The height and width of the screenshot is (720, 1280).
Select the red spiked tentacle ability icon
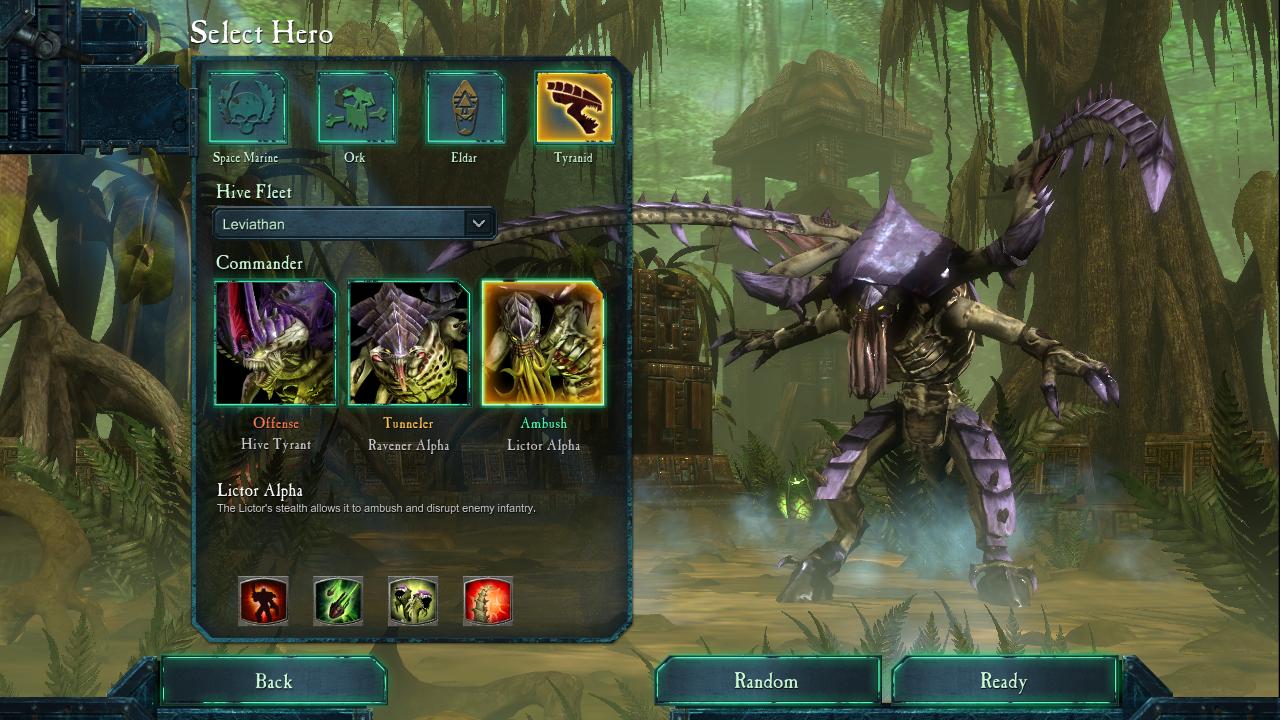[488, 601]
